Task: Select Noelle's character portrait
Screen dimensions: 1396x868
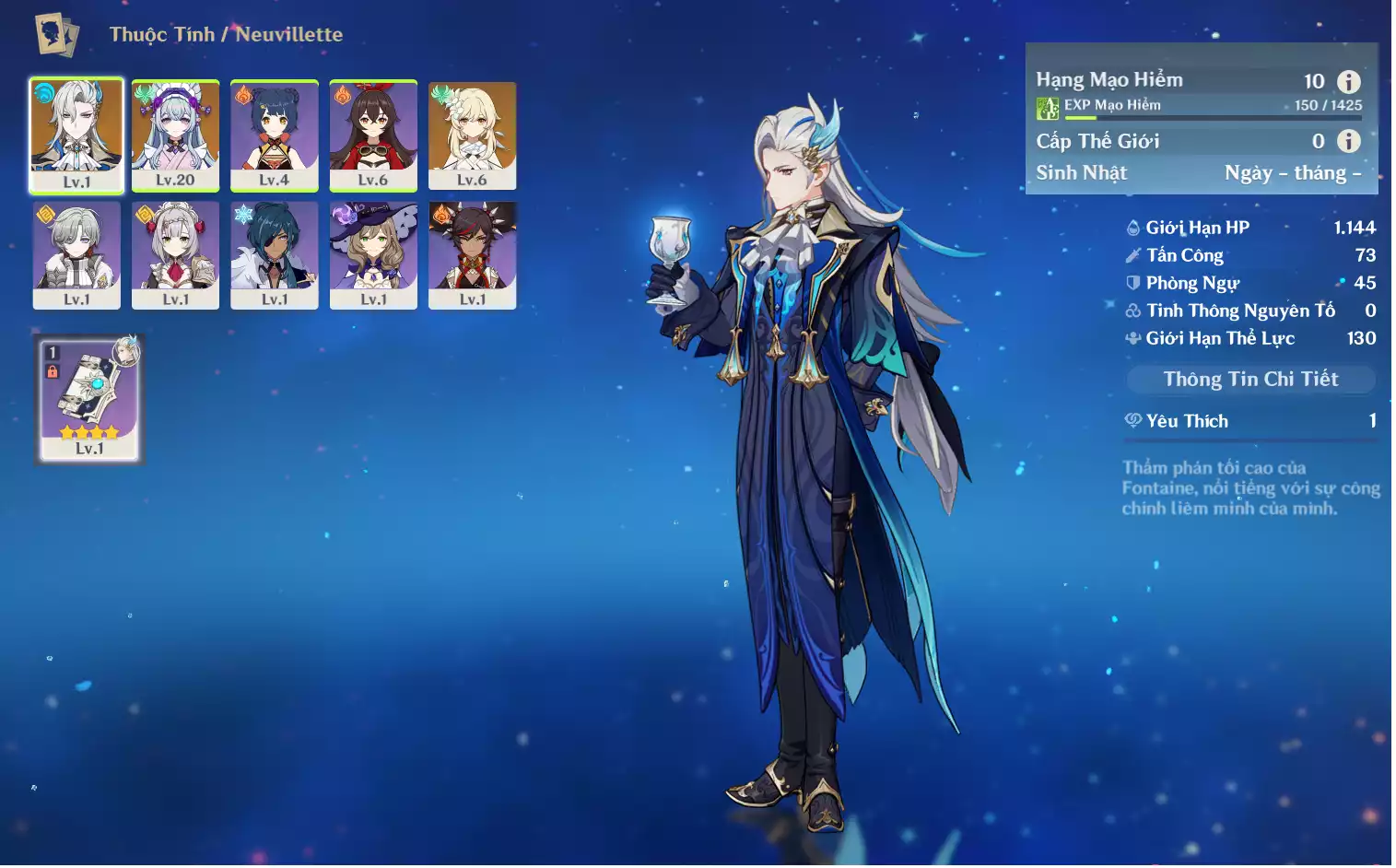Action: (x=175, y=254)
